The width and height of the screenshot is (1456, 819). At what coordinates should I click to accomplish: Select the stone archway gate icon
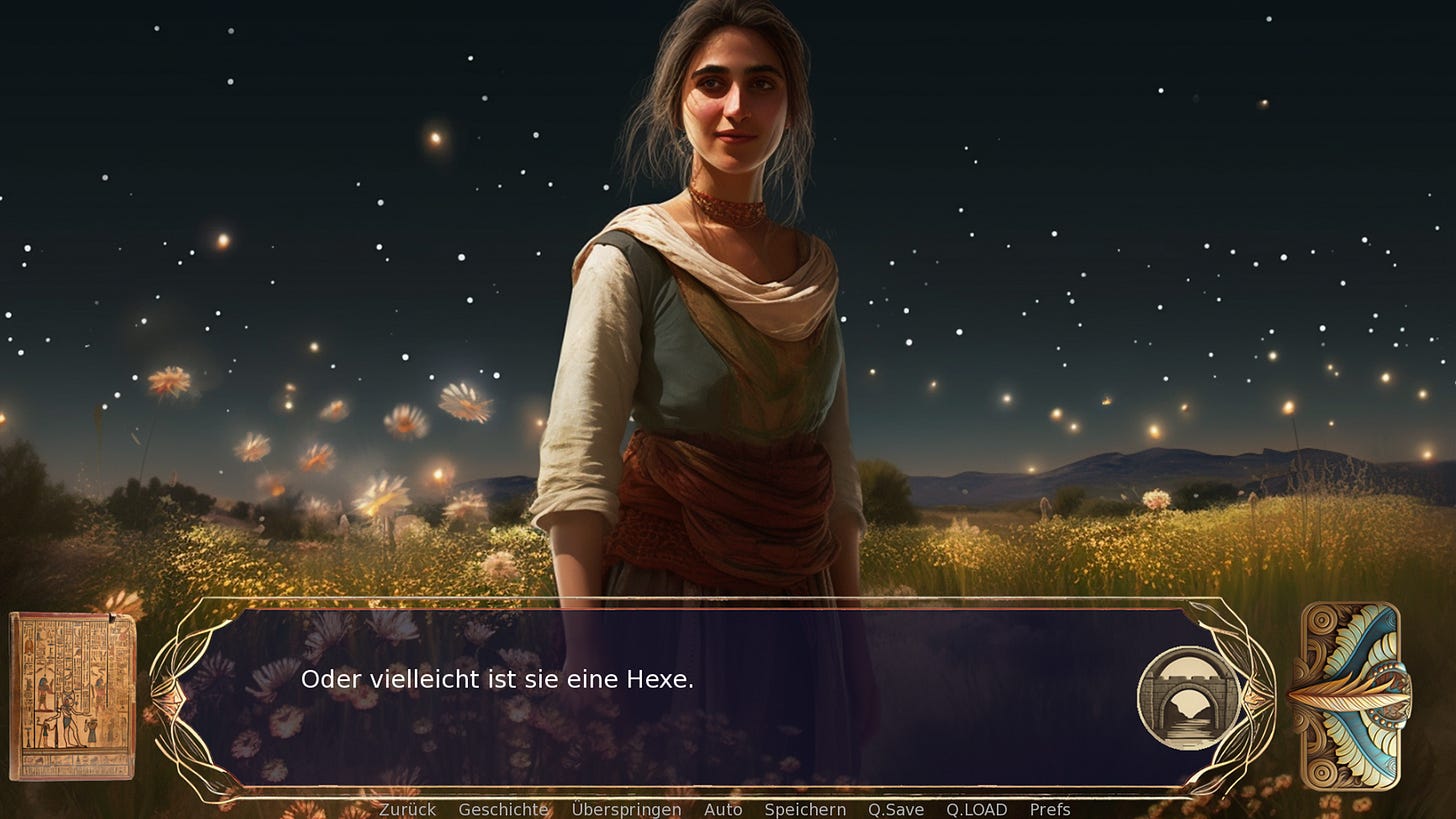(1188, 697)
